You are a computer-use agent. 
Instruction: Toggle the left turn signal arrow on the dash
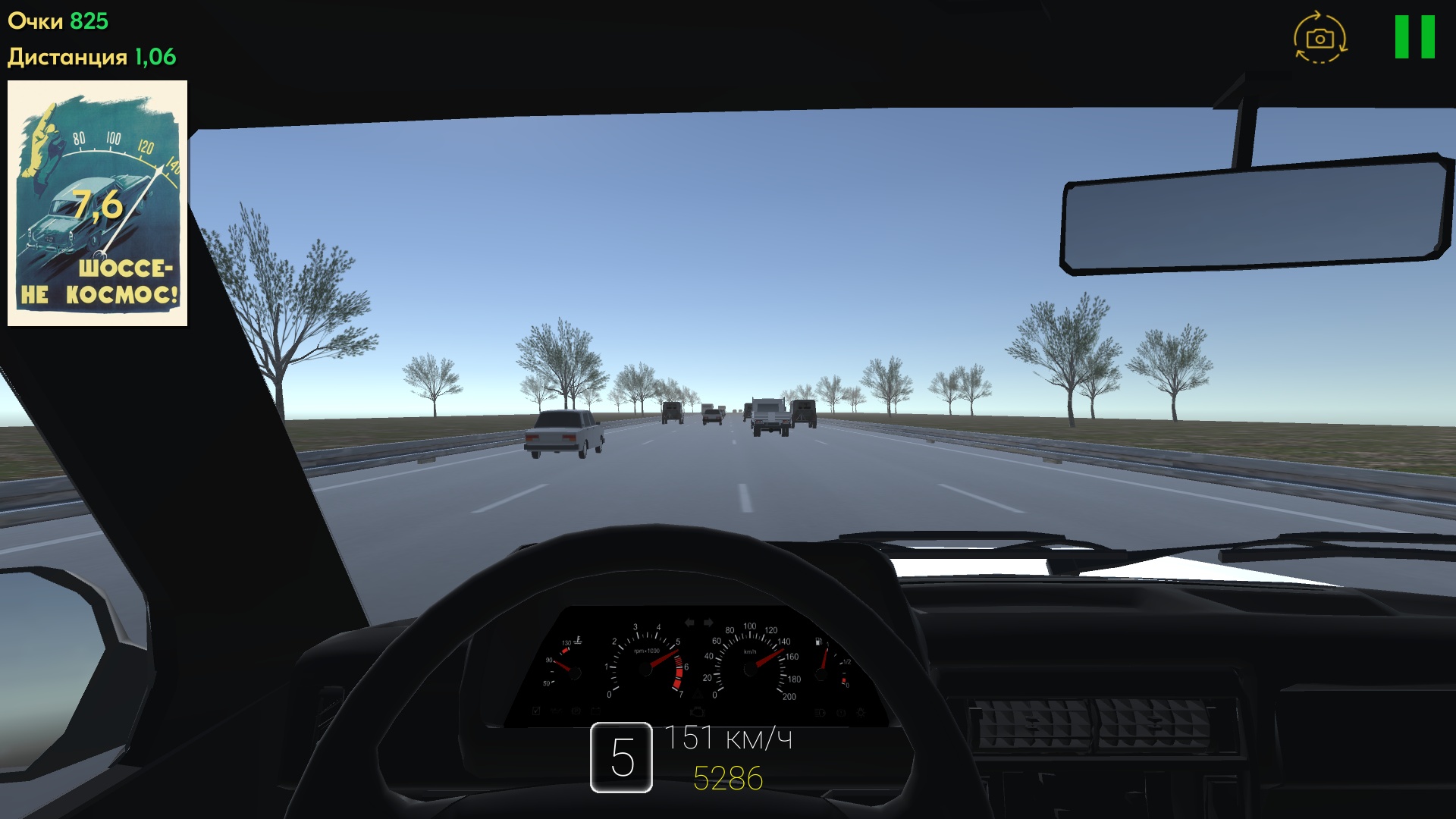(689, 622)
